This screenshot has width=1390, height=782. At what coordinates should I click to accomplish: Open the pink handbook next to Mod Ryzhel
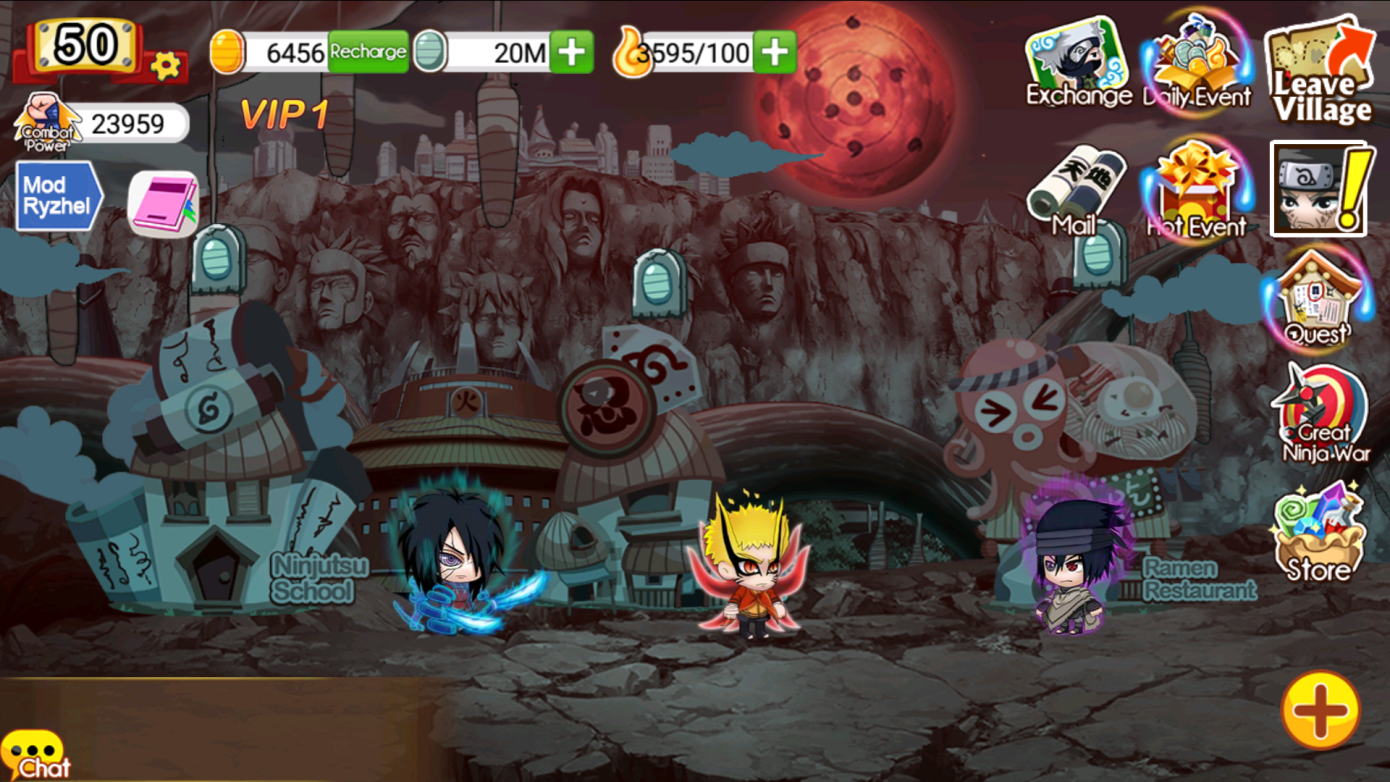(163, 202)
